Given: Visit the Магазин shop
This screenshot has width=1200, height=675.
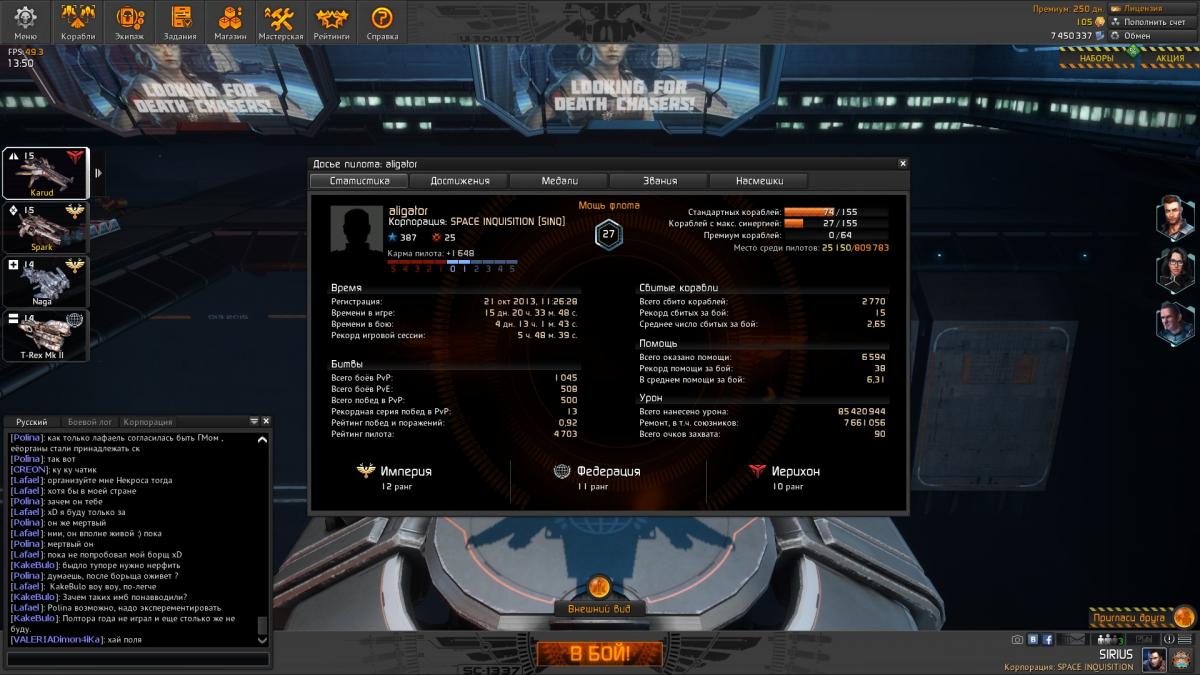Looking at the screenshot, I should pos(231,22).
